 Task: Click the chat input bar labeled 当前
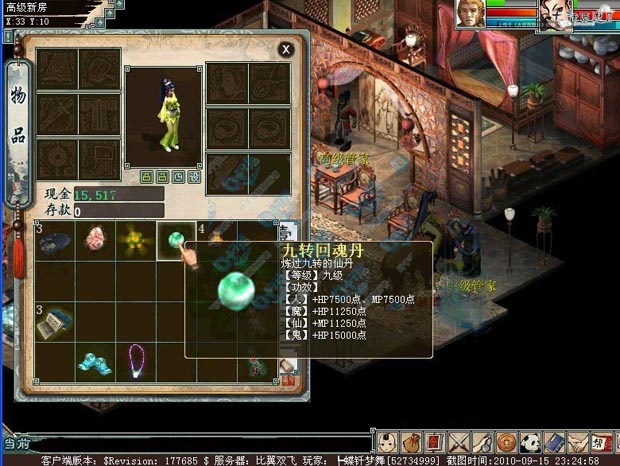click(x=180, y=442)
